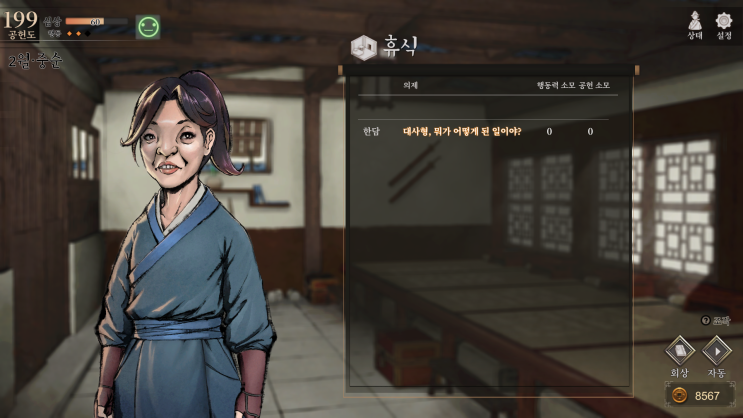Open the 회상 recollection log
This screenshot has width=743, height=418.
coord(681,351)
